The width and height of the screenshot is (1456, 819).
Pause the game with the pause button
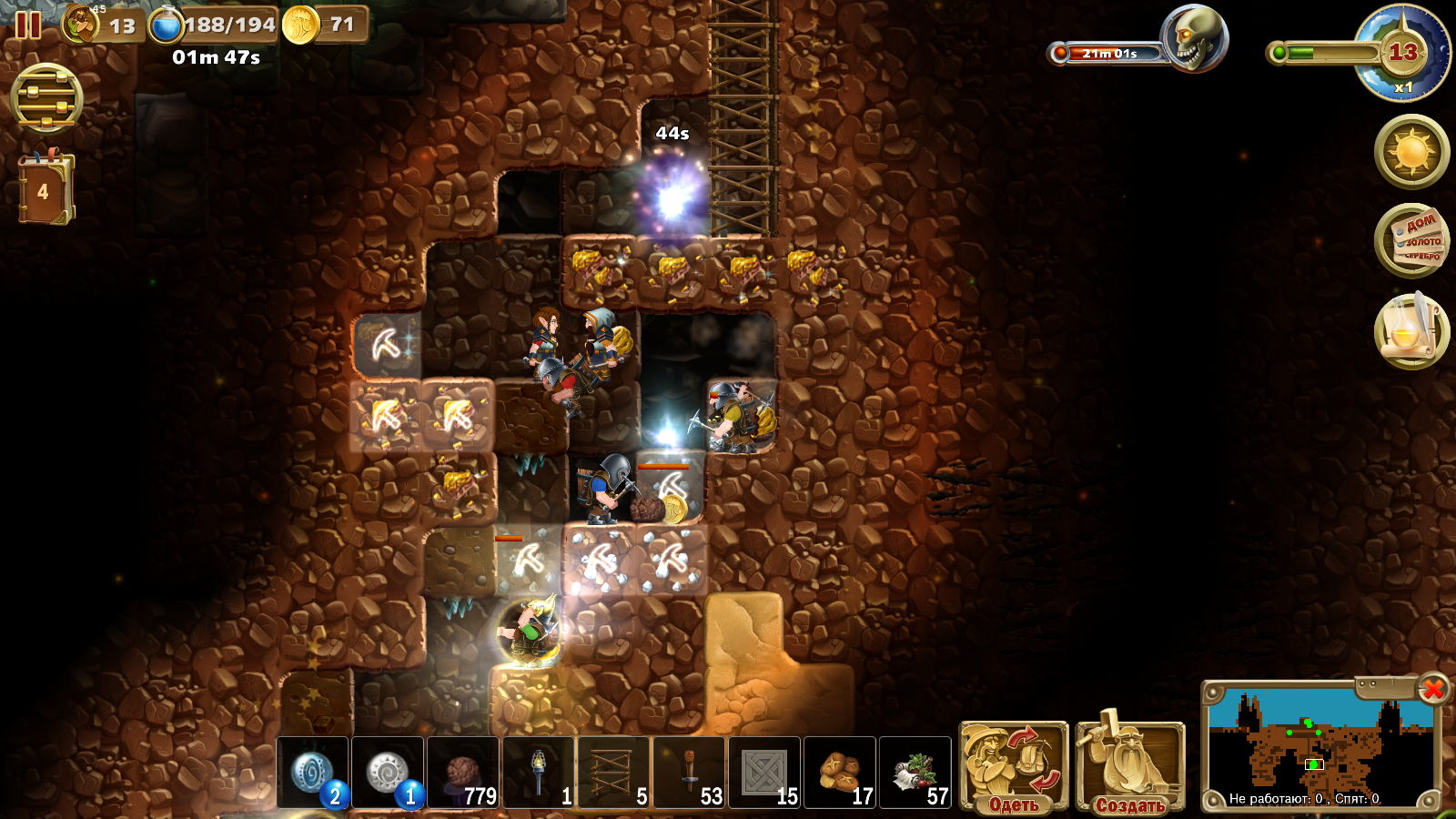point(28,25)
